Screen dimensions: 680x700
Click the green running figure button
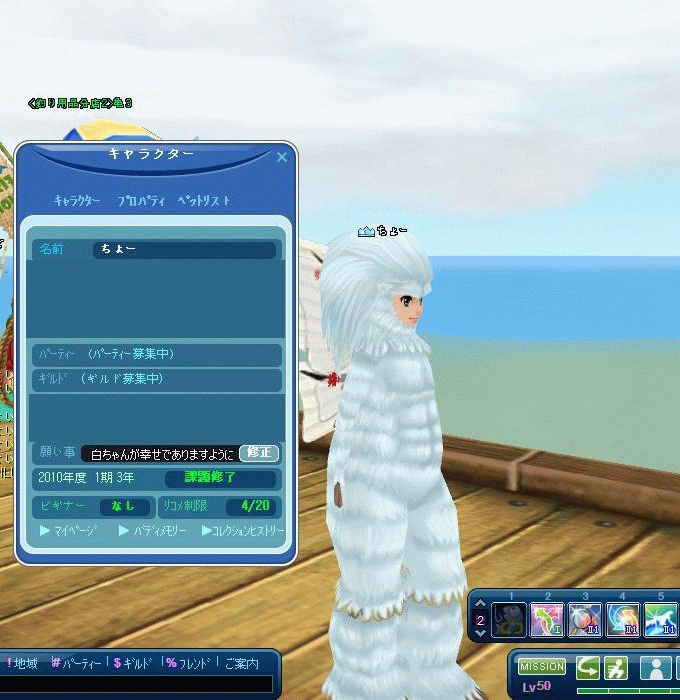point(617,668)
